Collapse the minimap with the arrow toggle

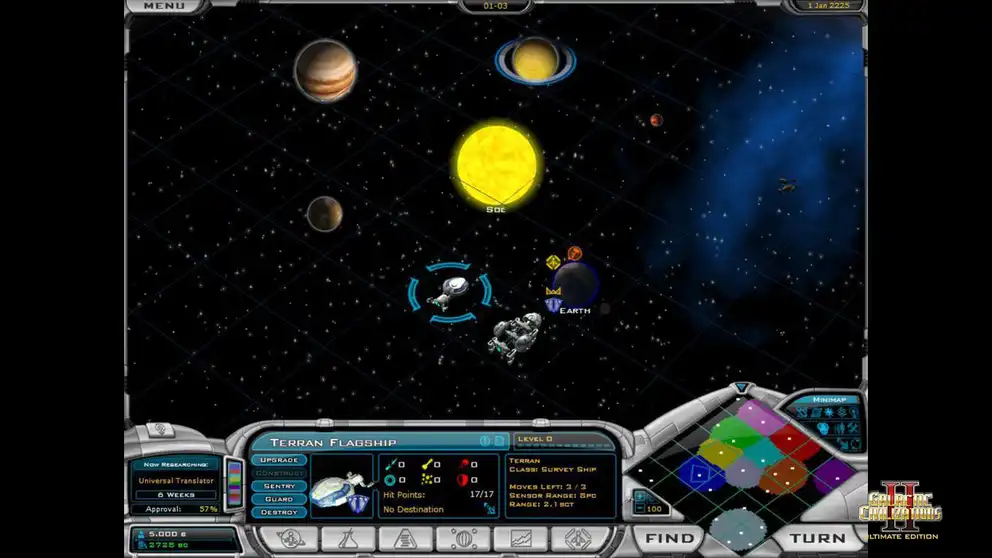(741, 387)
